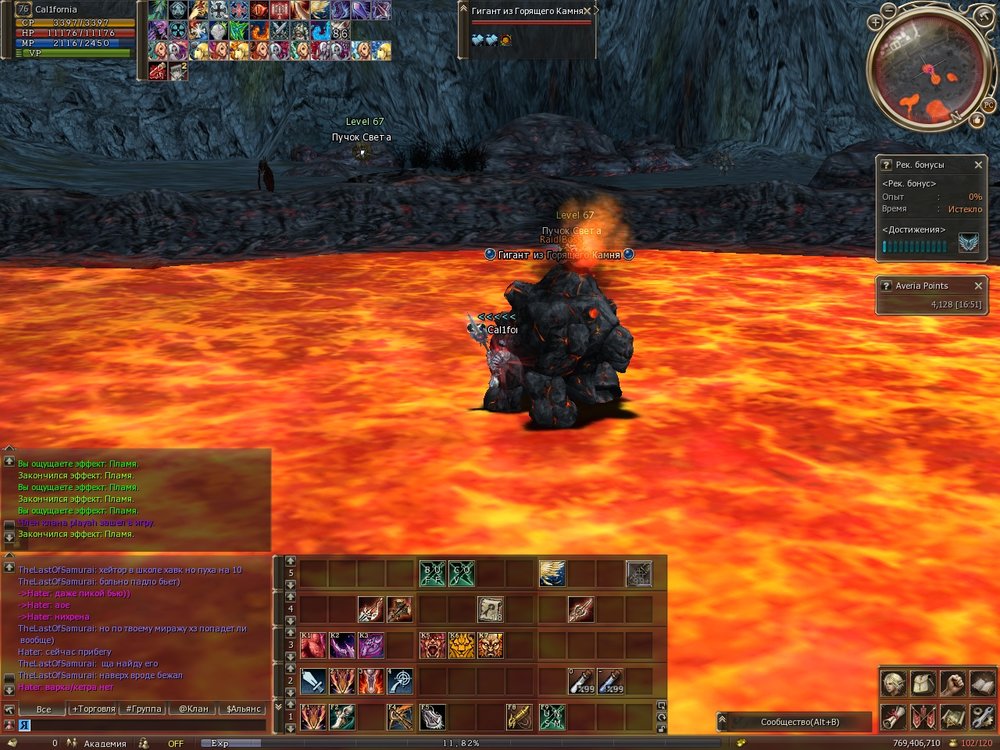Image resolution: width=1000 pixels, height=750 pixels.
Task: Open the system settings wrench icon
Action: (982, 716)
